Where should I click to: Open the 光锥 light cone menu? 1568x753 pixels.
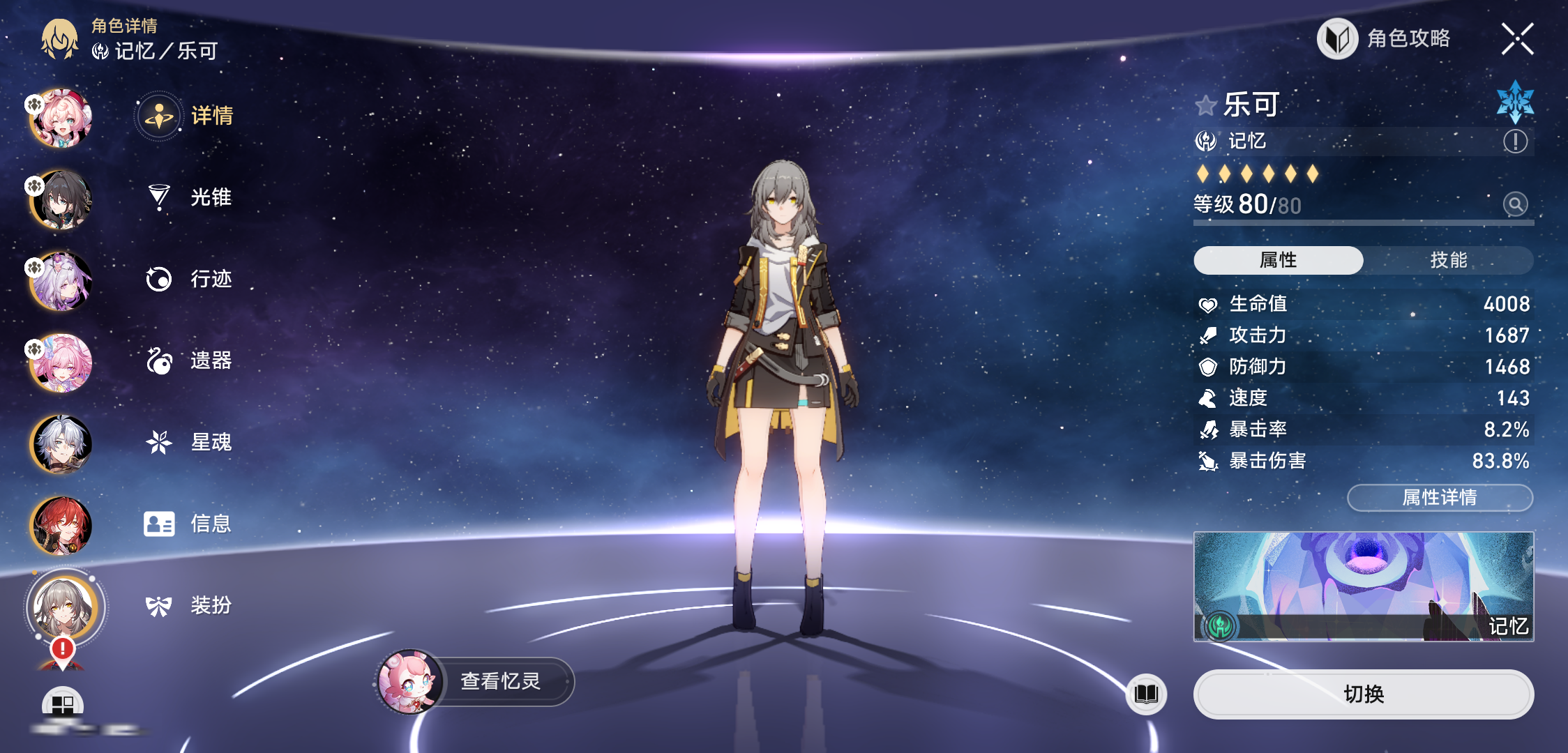[190, 197]
